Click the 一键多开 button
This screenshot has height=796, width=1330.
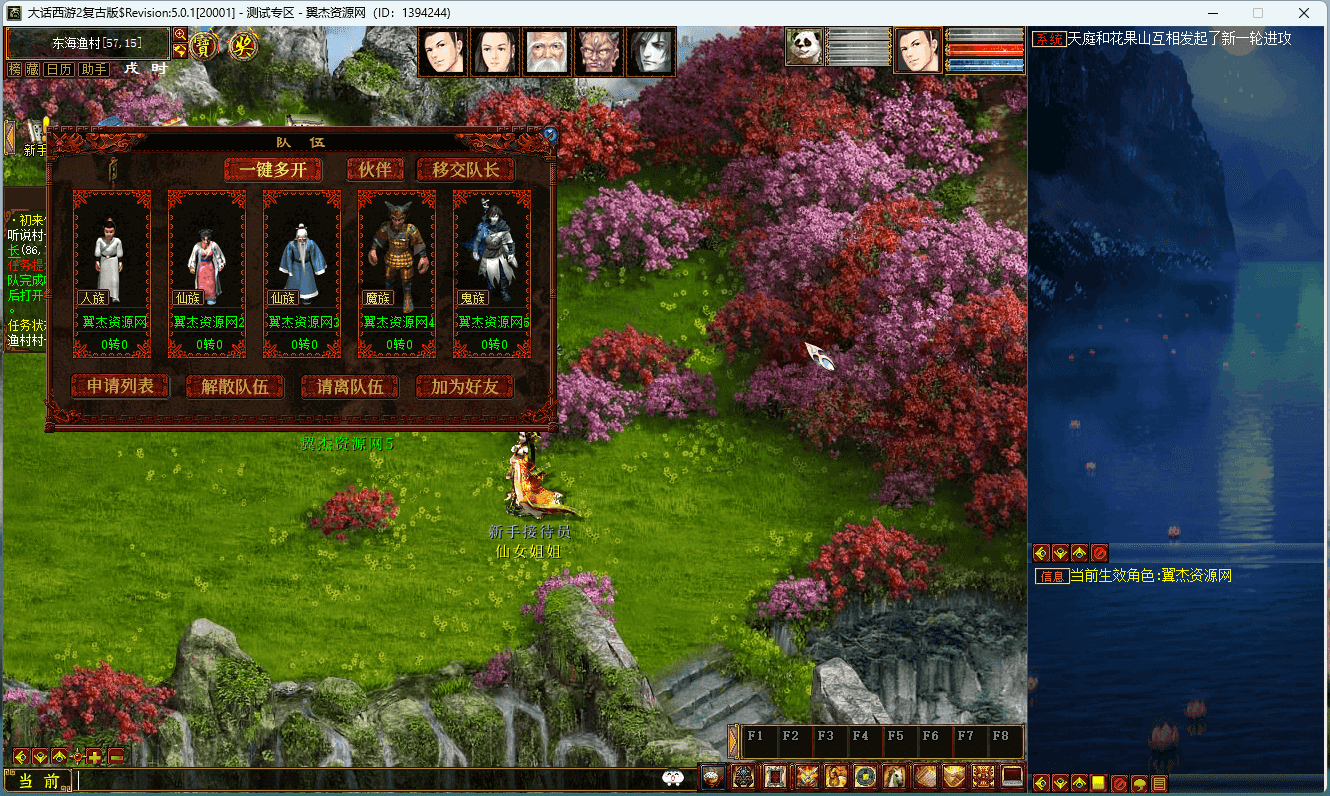[x=273, y=170]
